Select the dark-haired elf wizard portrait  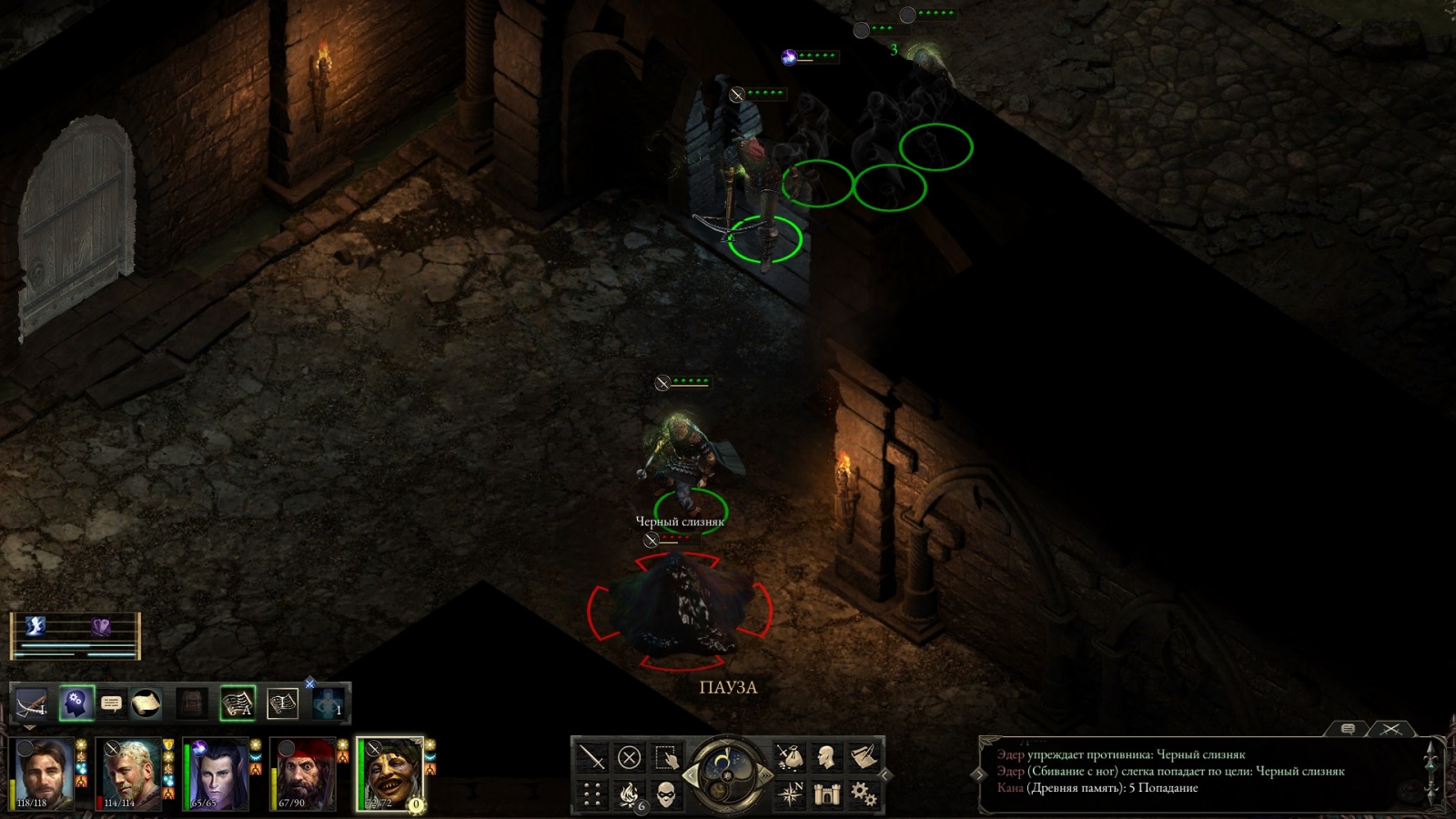point(217,774)
